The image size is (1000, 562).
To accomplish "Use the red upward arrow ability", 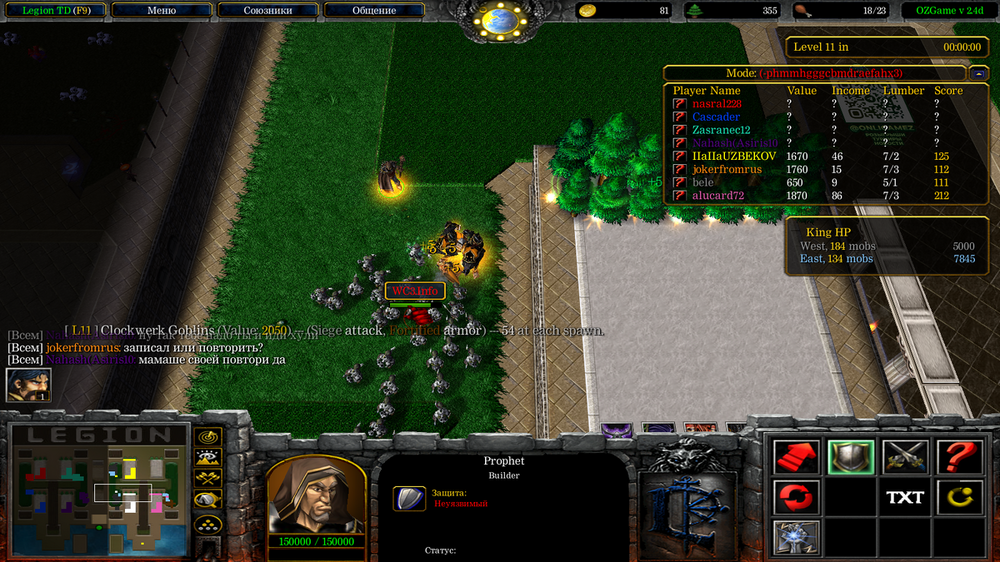I will [797, 457].
